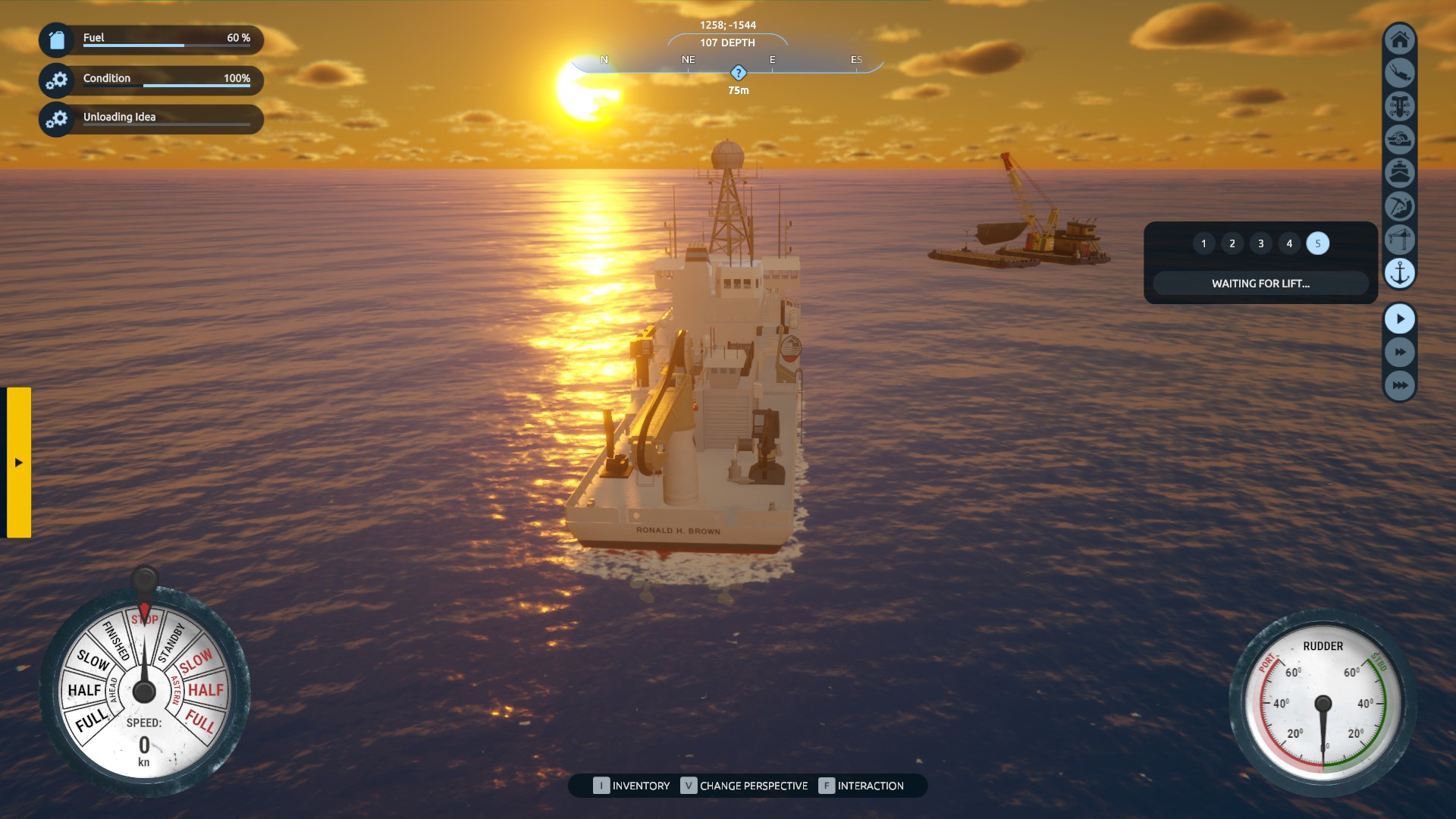
Task: Set game speed to normal play
Action: click(1400, 319)
